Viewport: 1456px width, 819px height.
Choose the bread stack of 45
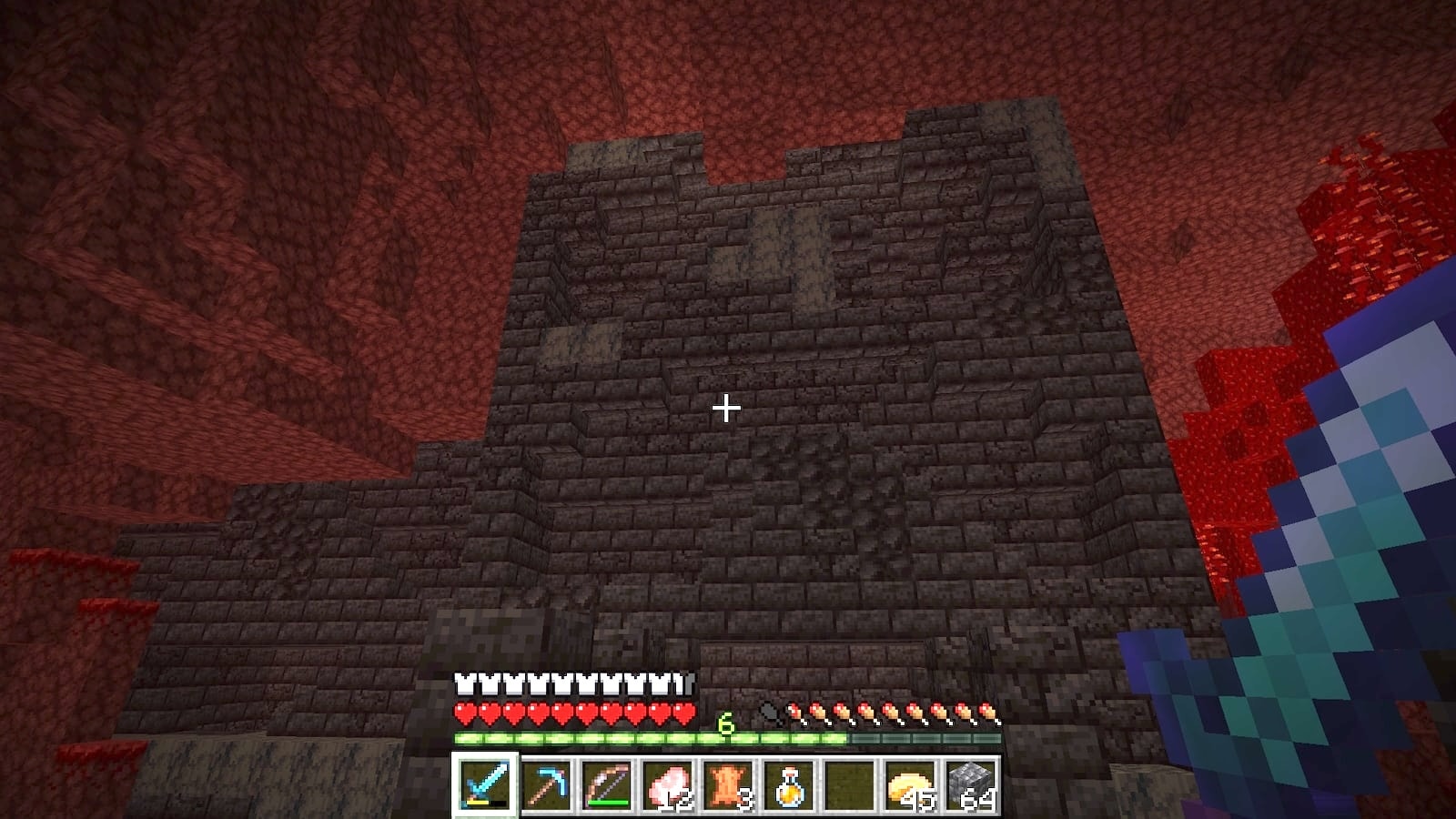point(911,784)
